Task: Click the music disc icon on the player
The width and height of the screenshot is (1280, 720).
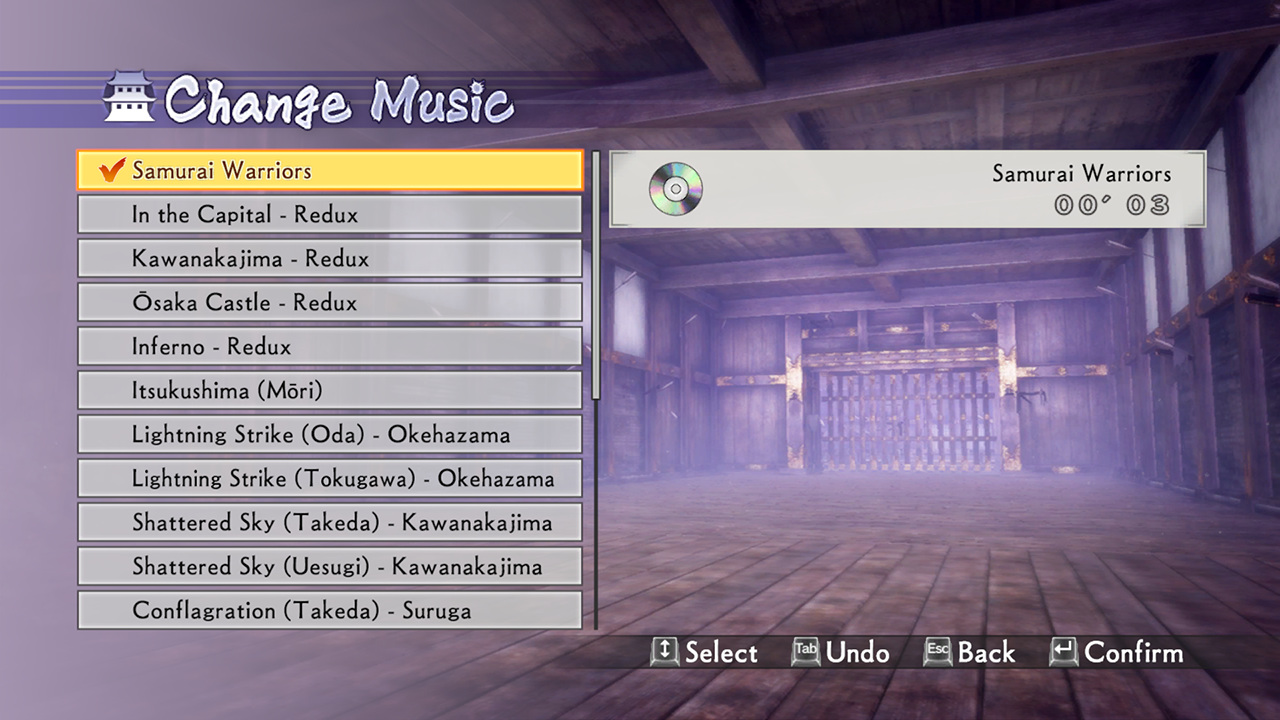Action: coord(674,189)
